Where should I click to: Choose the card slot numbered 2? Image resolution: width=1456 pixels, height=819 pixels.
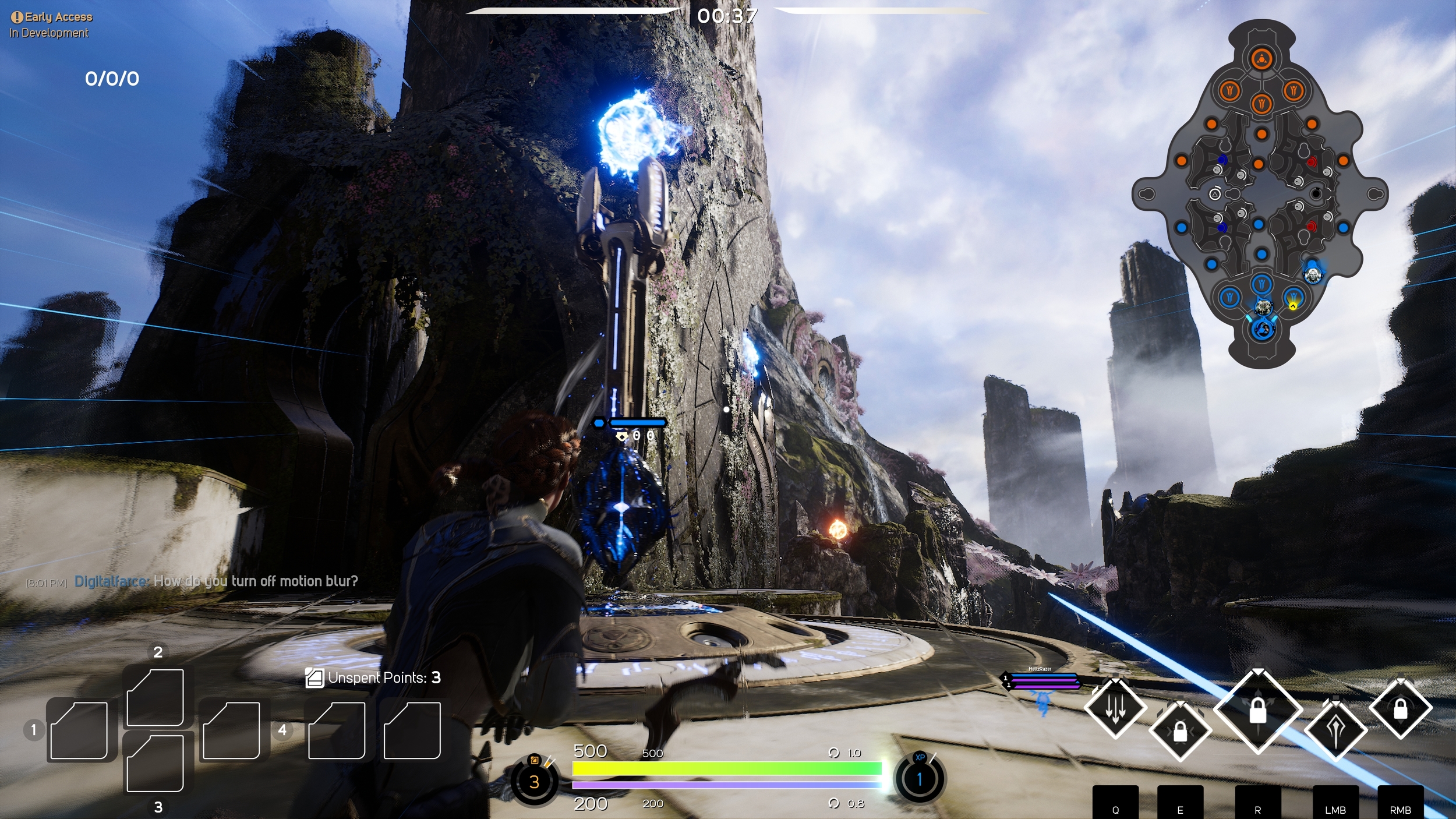pos(156,697)
